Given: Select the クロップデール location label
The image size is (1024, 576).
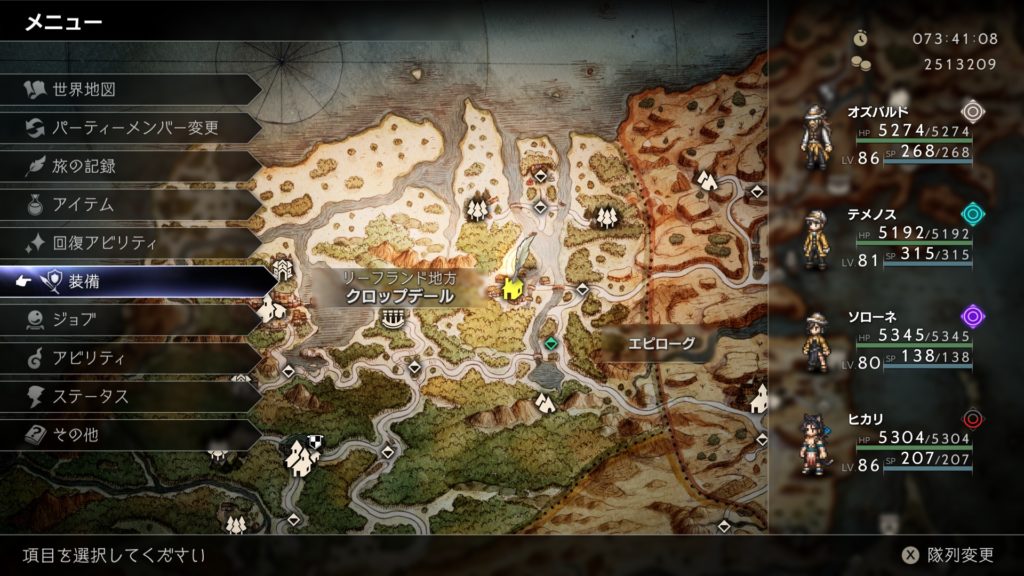Looking at the screenshot, I should (399, 296).
